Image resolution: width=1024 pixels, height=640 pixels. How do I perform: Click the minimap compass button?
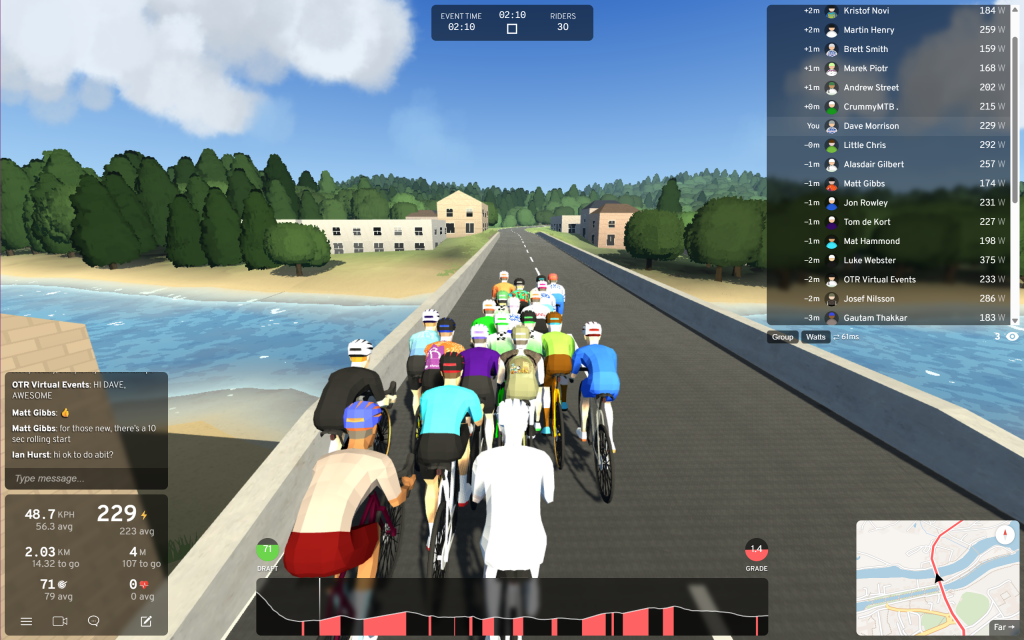(1003, 534)
